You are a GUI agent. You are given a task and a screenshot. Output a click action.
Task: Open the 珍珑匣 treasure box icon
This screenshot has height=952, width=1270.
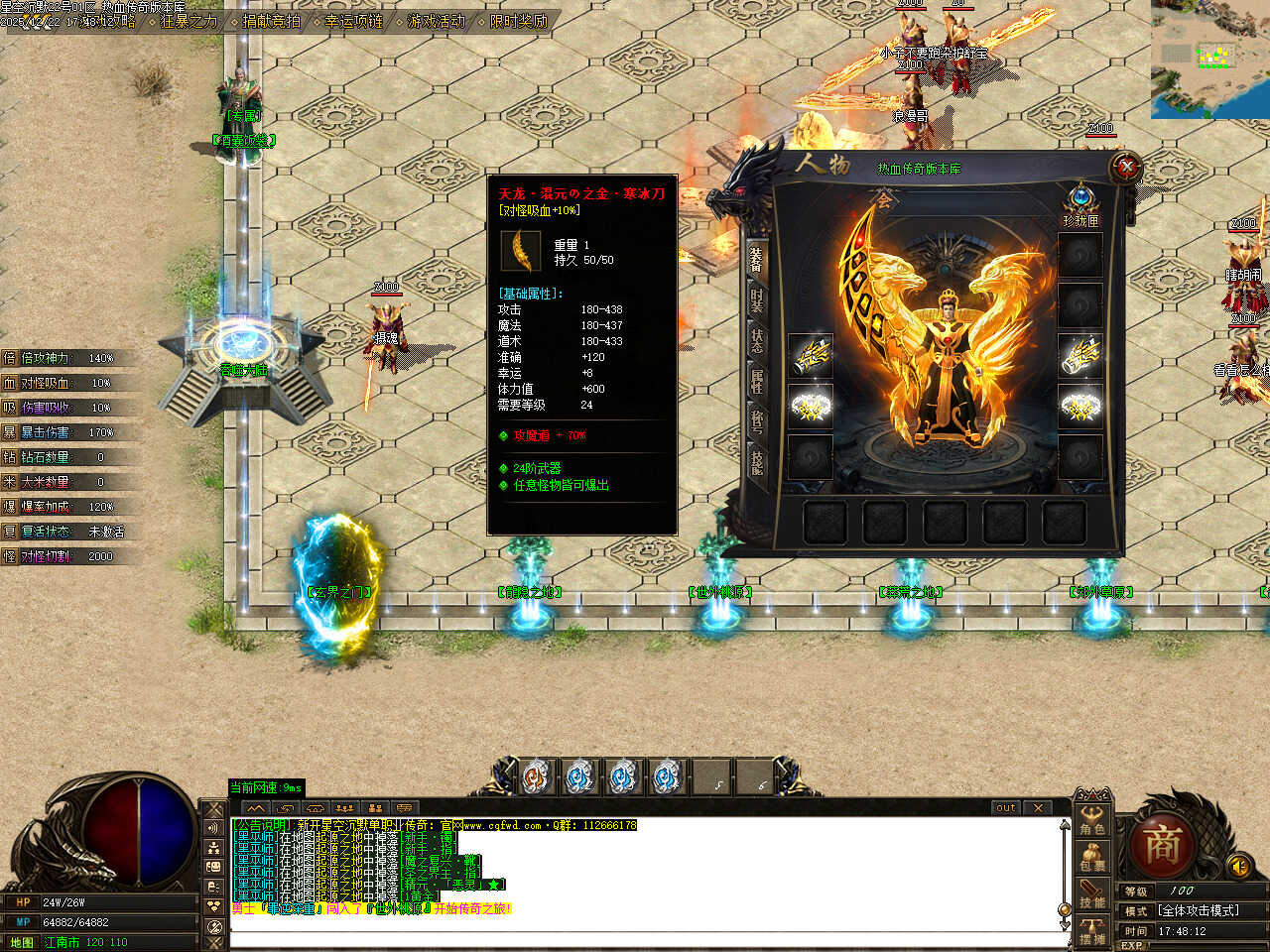(1080, 198)
